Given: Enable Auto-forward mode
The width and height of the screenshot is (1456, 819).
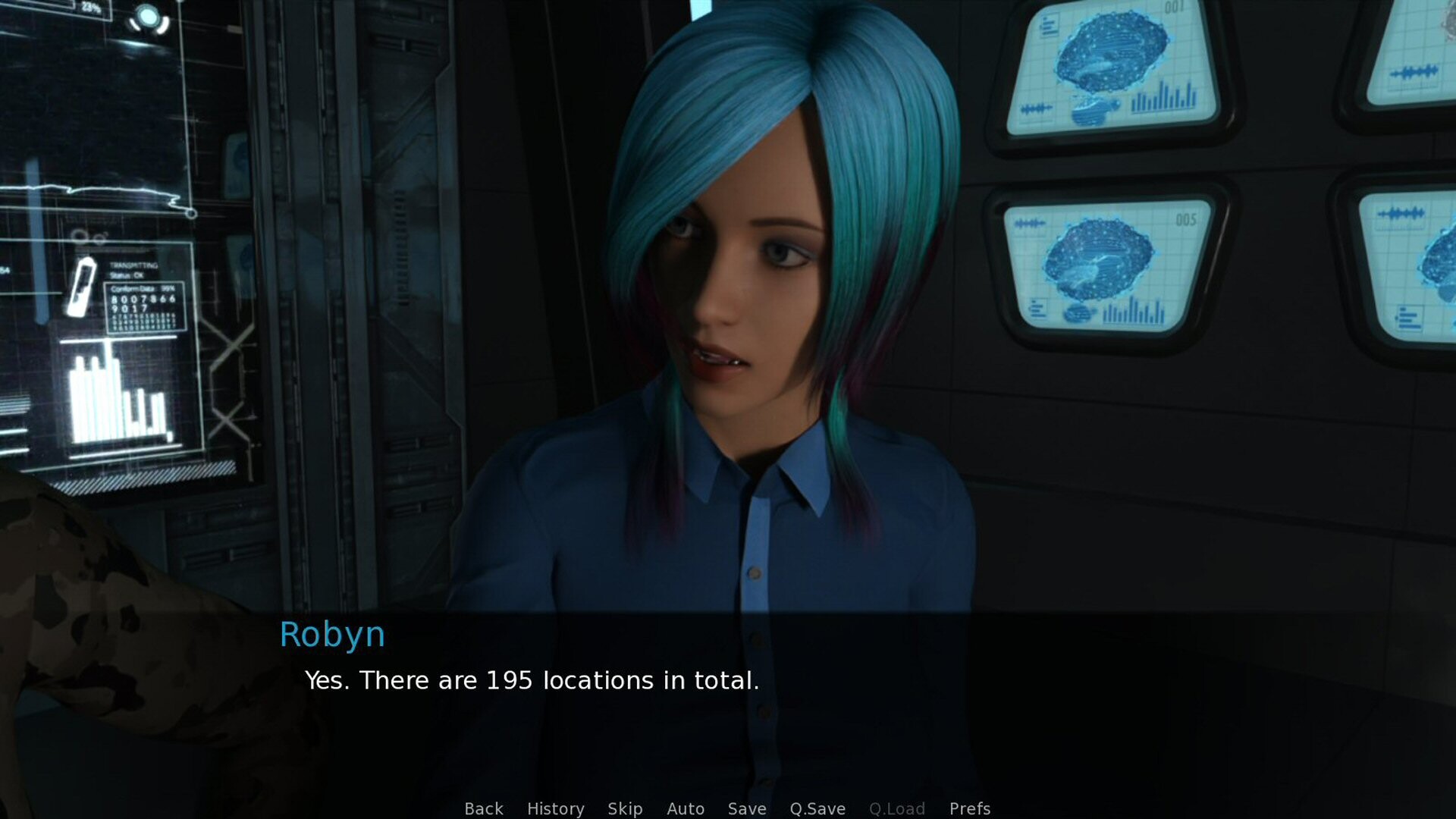Looking at the screenshot, I should [685, 808].
